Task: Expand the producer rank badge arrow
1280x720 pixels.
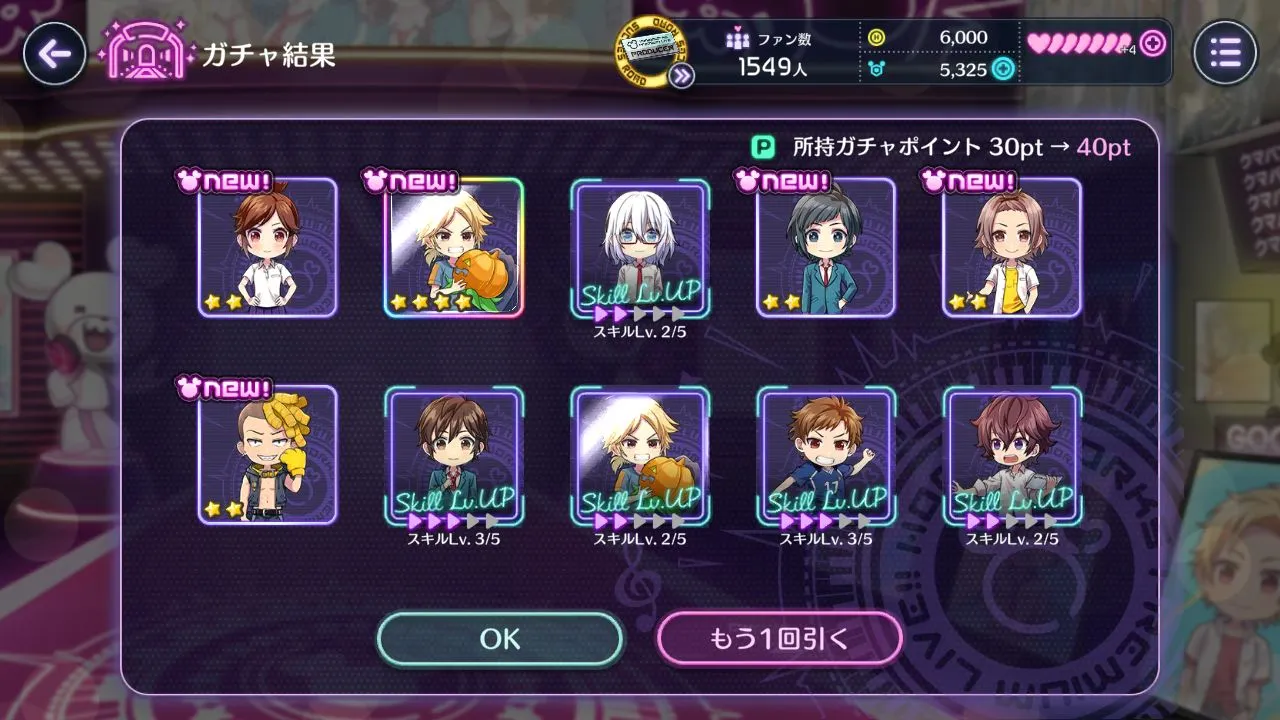Action: click(x=682, y=75)
